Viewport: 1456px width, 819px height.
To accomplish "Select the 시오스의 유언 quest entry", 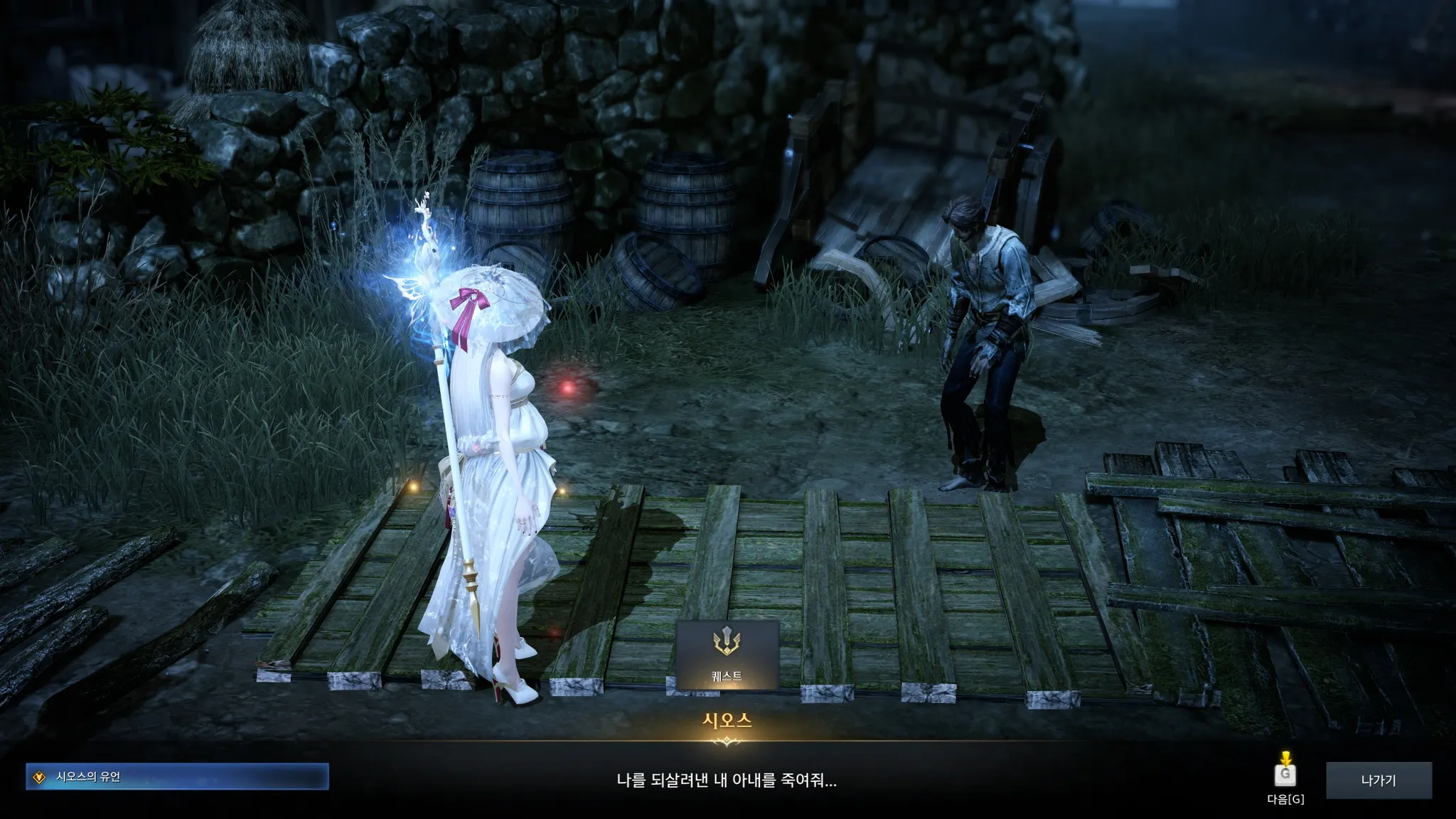I will [177, 776].
